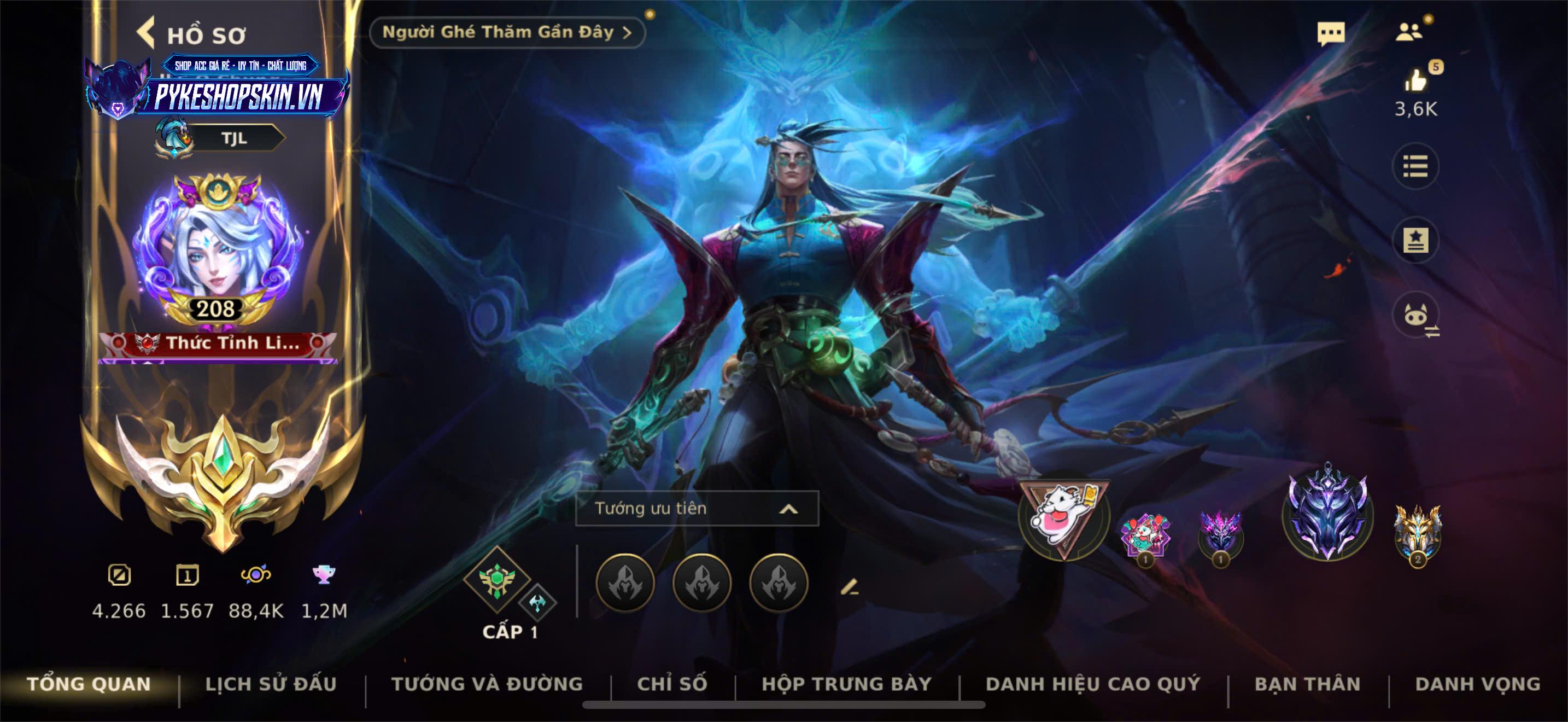
Task: View the Bạn Thân tab
Action: [1307, 684]
